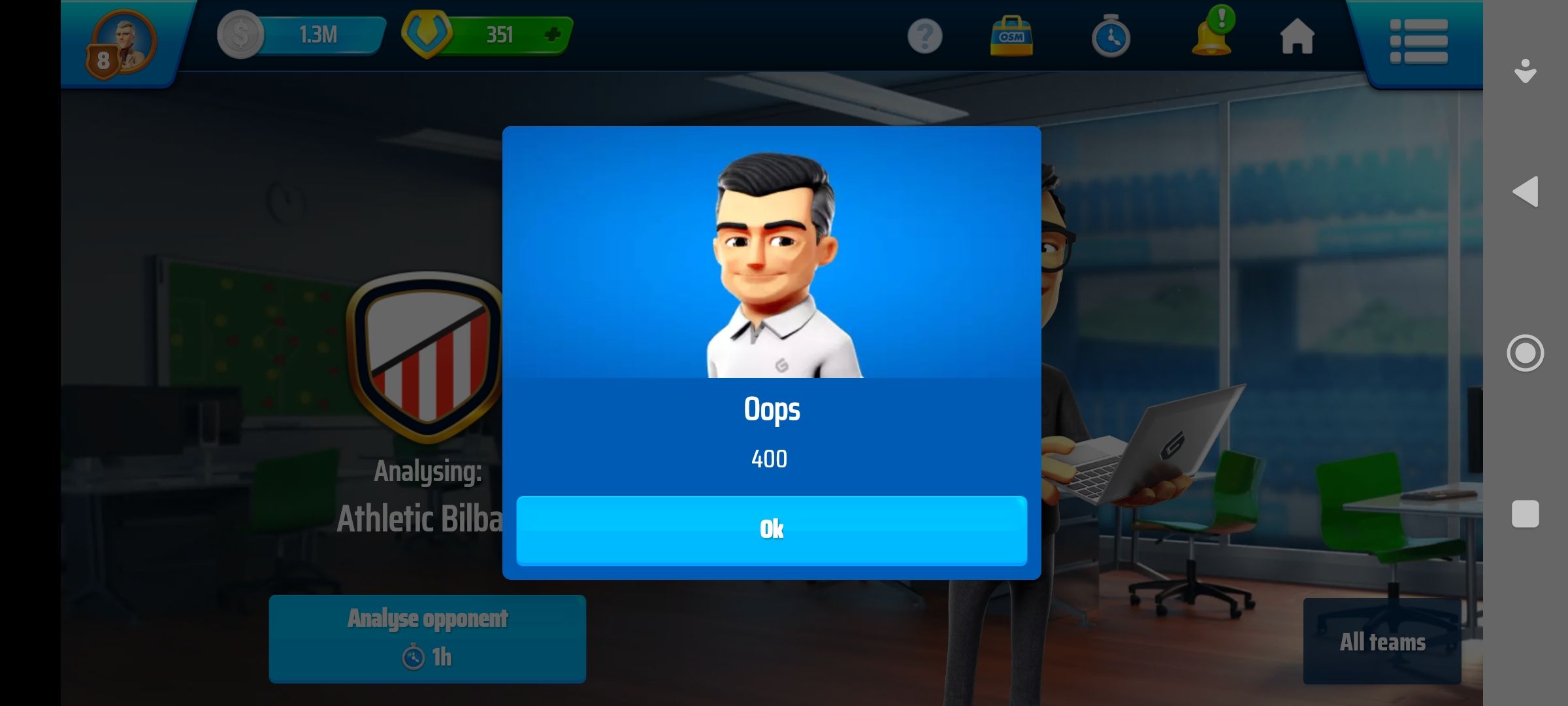This screenshot has width=1568, height=706.
Task: View notifications via the bell icon
Action: tap(1212, 36)
